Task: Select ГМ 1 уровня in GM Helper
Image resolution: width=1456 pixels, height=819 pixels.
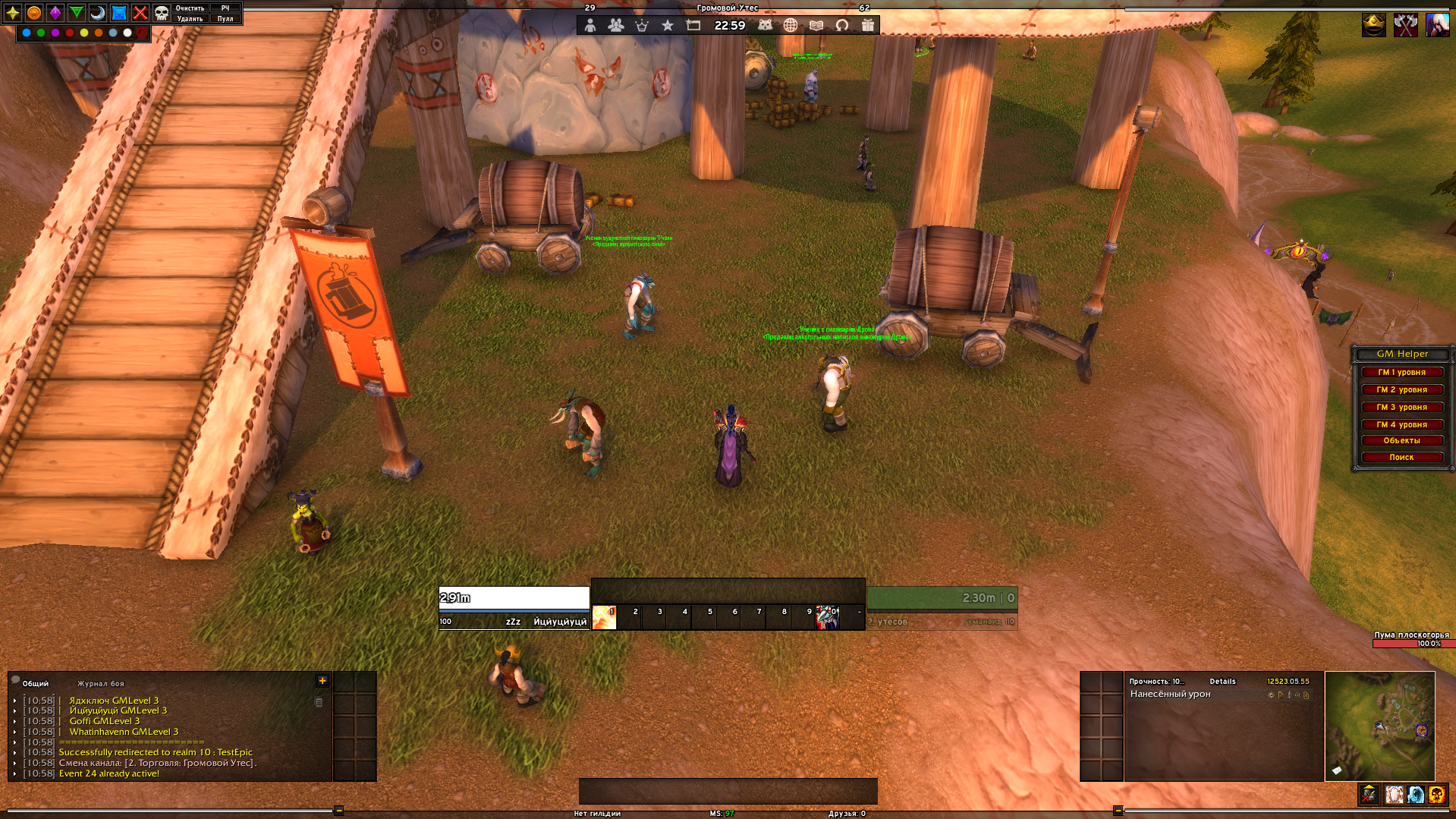Action: (x=1401, y=373)
